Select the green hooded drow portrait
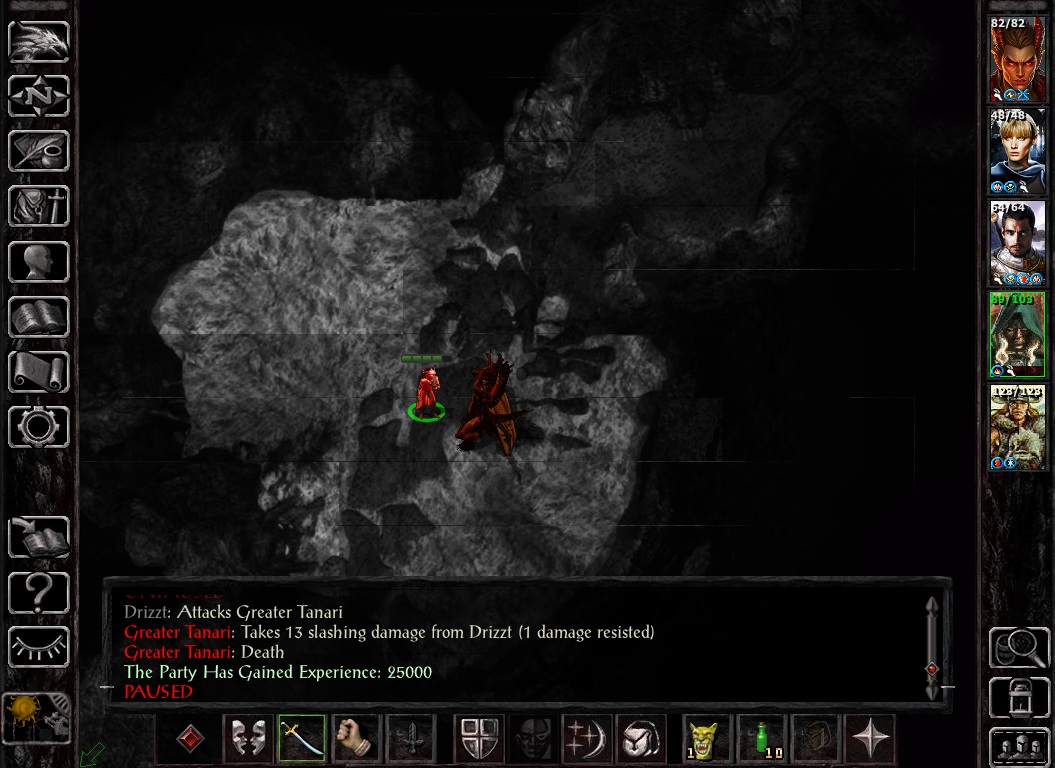This screenshot has width=1055, height=768. [x=1017, y=335]
